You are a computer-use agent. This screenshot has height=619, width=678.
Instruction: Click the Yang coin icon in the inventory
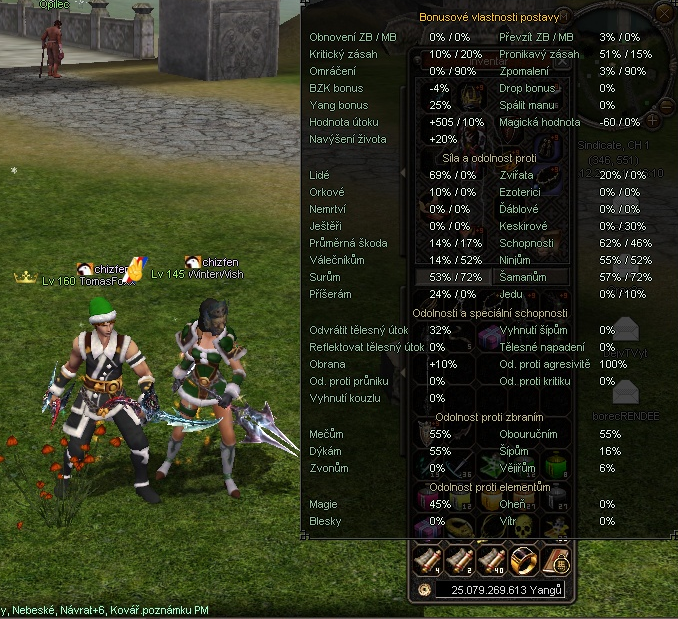click(424, 590)
